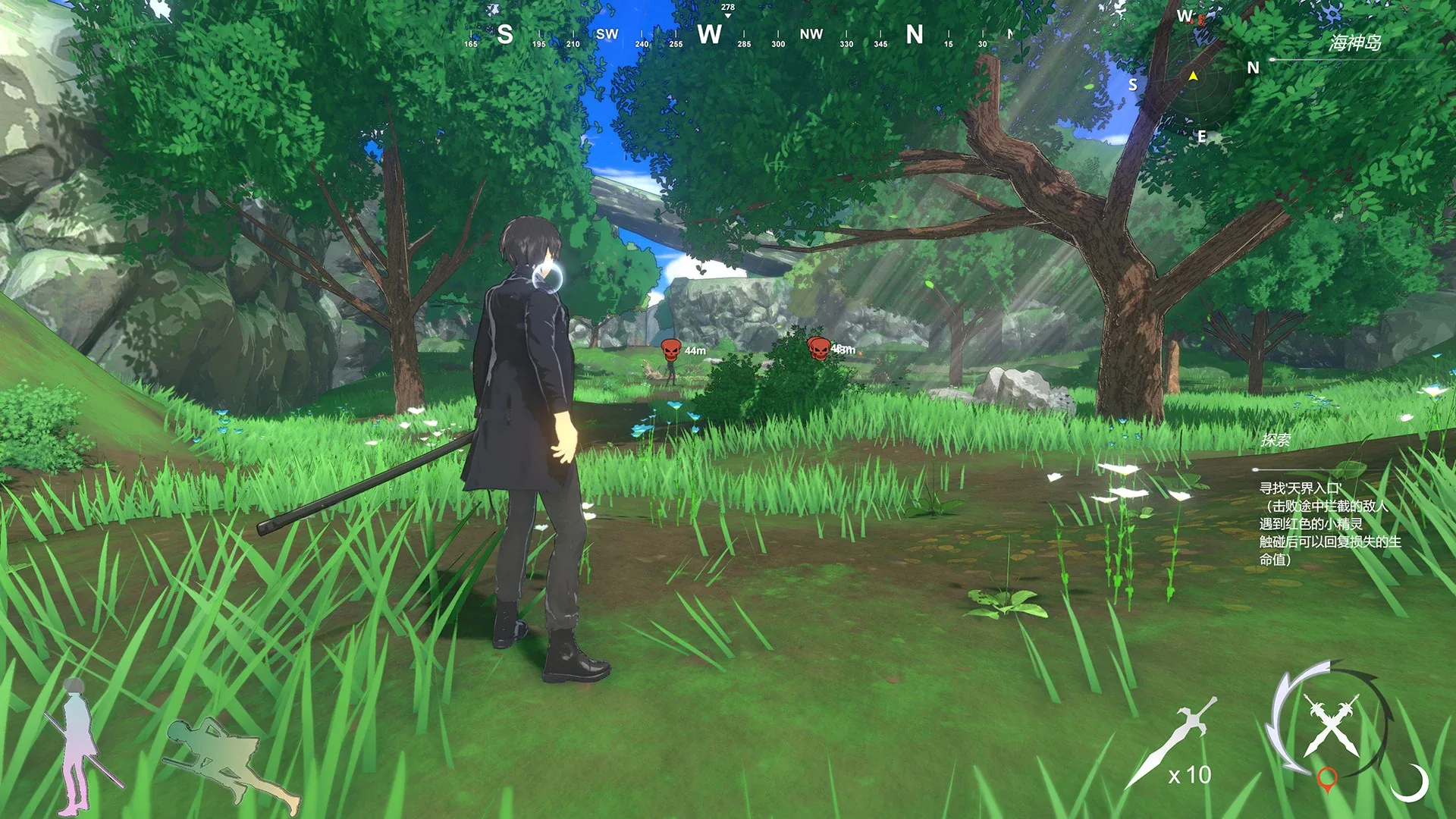The height and width of the screenshot is (819, 1456).
Task: Click the 278 degree marker above the compass
Action: pyautogui.click(x=727, y=6)
